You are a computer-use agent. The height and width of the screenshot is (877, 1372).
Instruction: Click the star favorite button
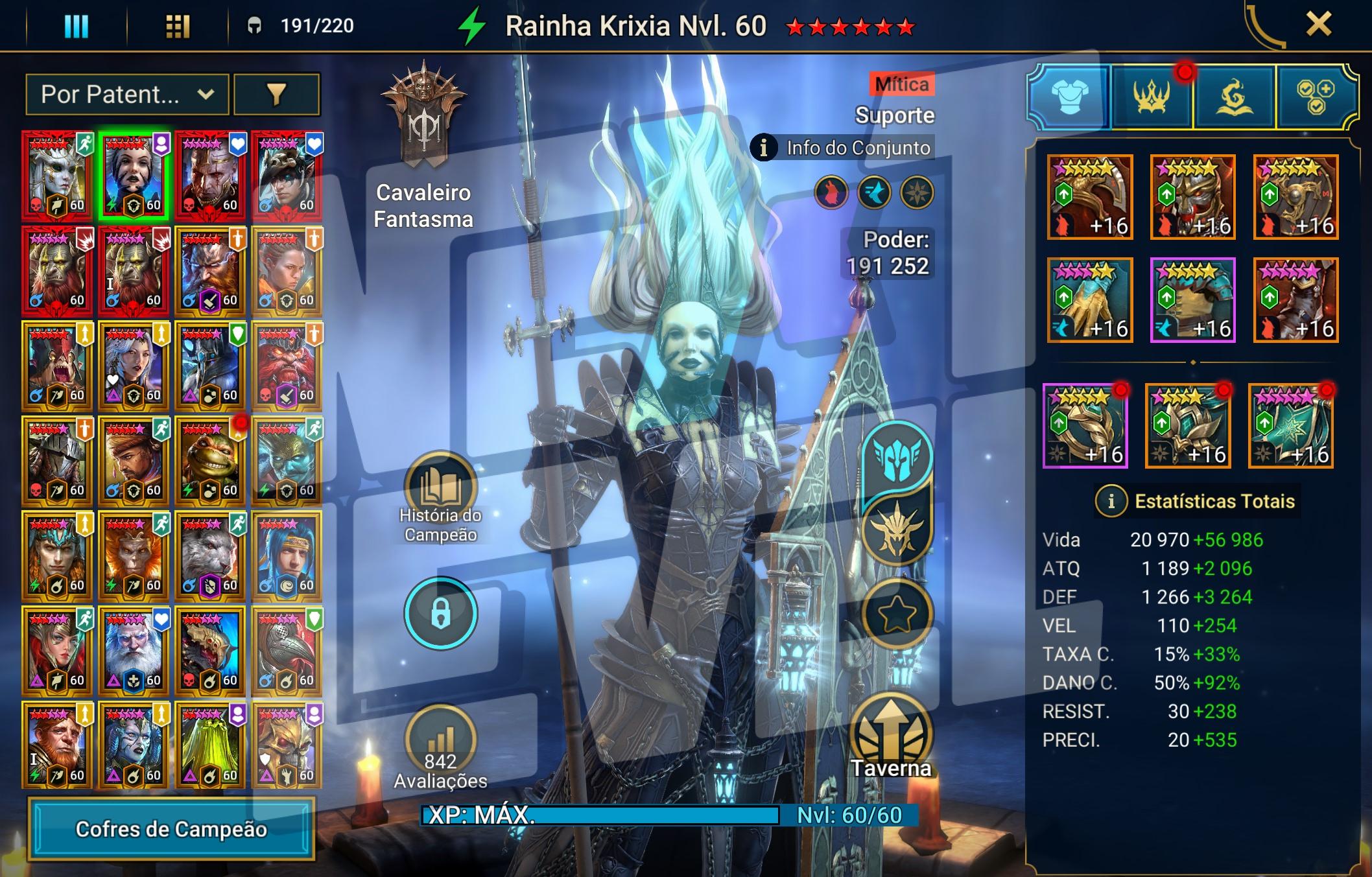point(897,614)
